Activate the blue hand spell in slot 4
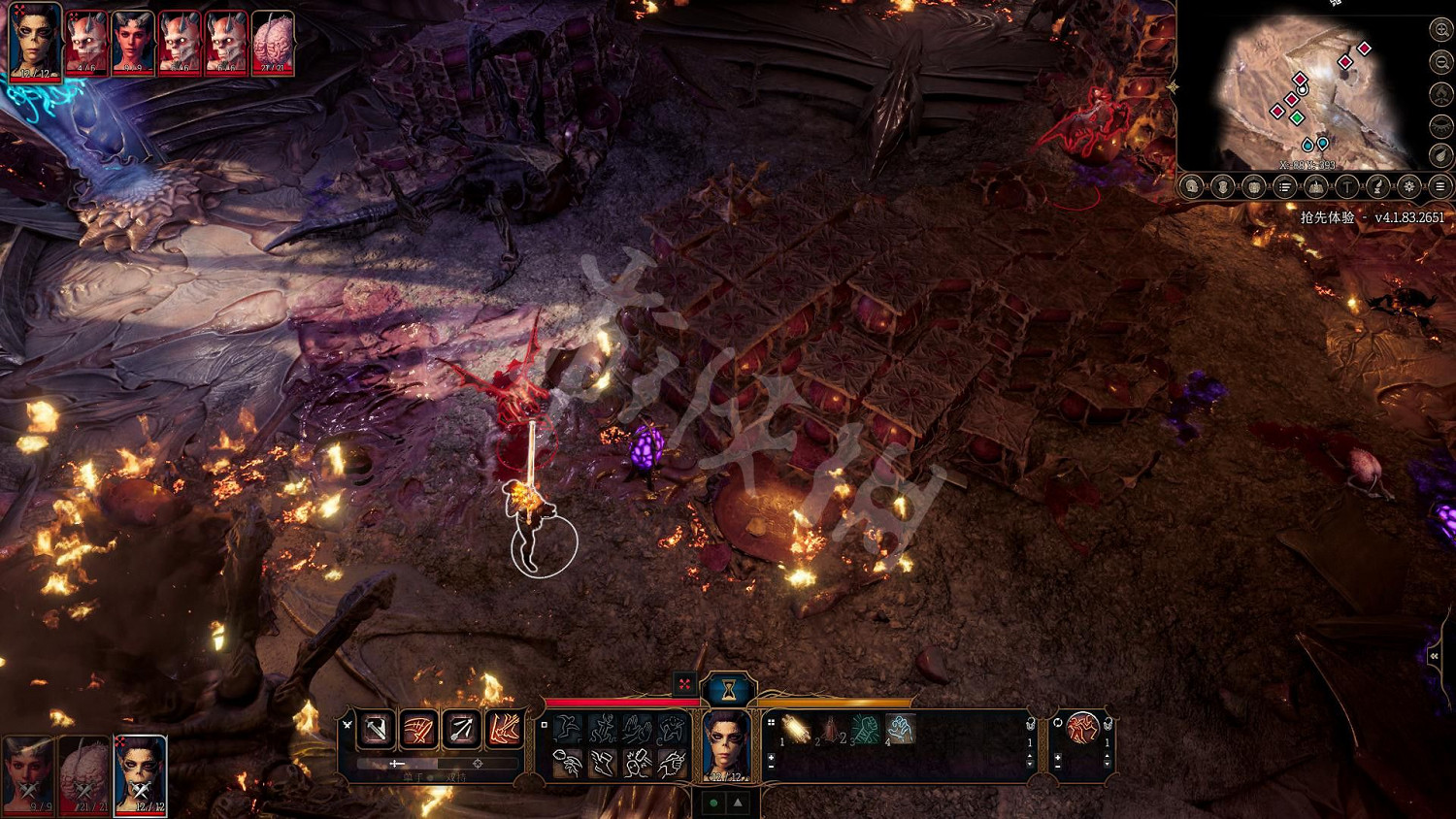This screenshot has height=819, width=1456. (900, 730)
